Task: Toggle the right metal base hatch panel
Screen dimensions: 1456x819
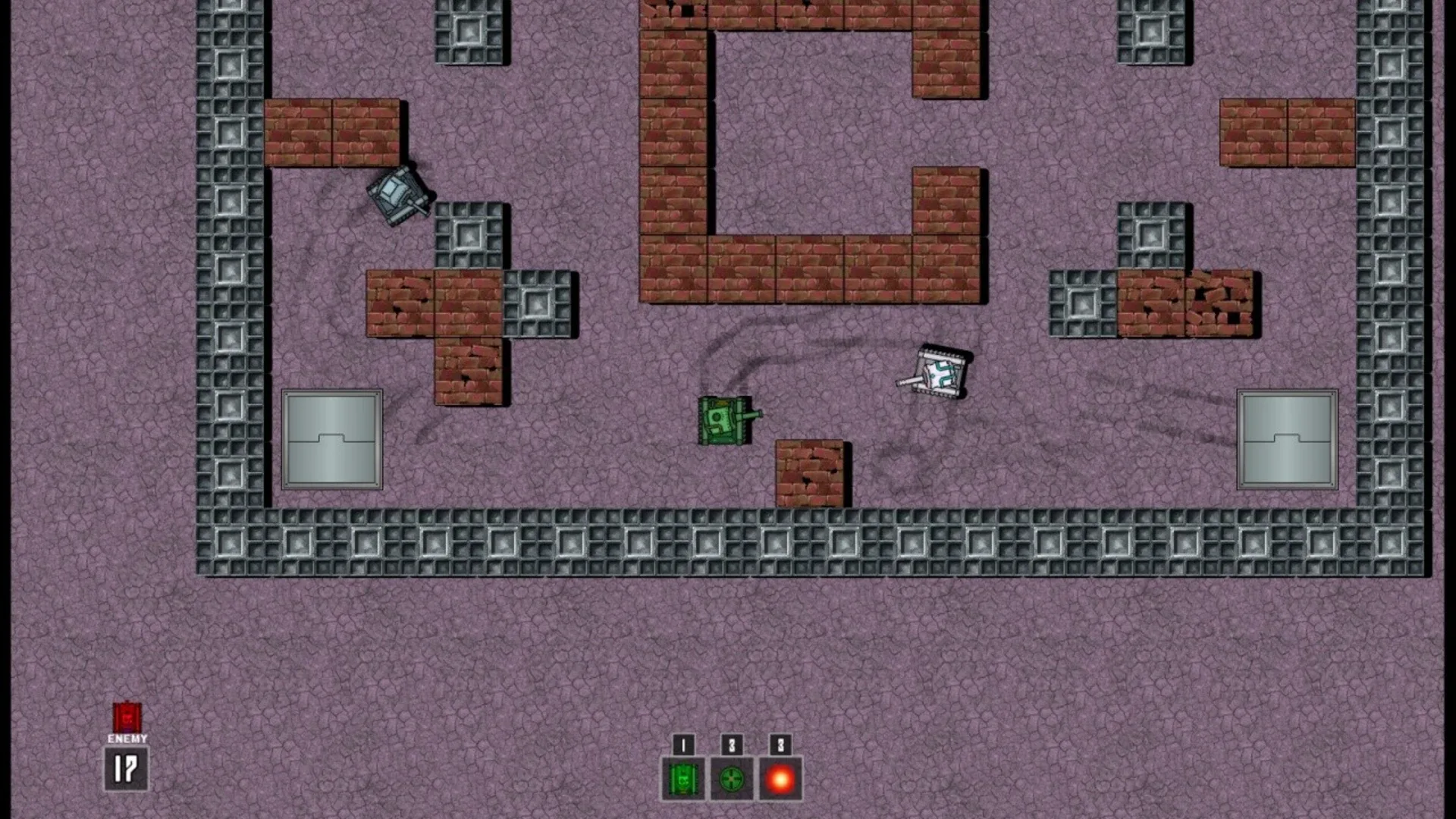Action: click(x=1287, y=438)
